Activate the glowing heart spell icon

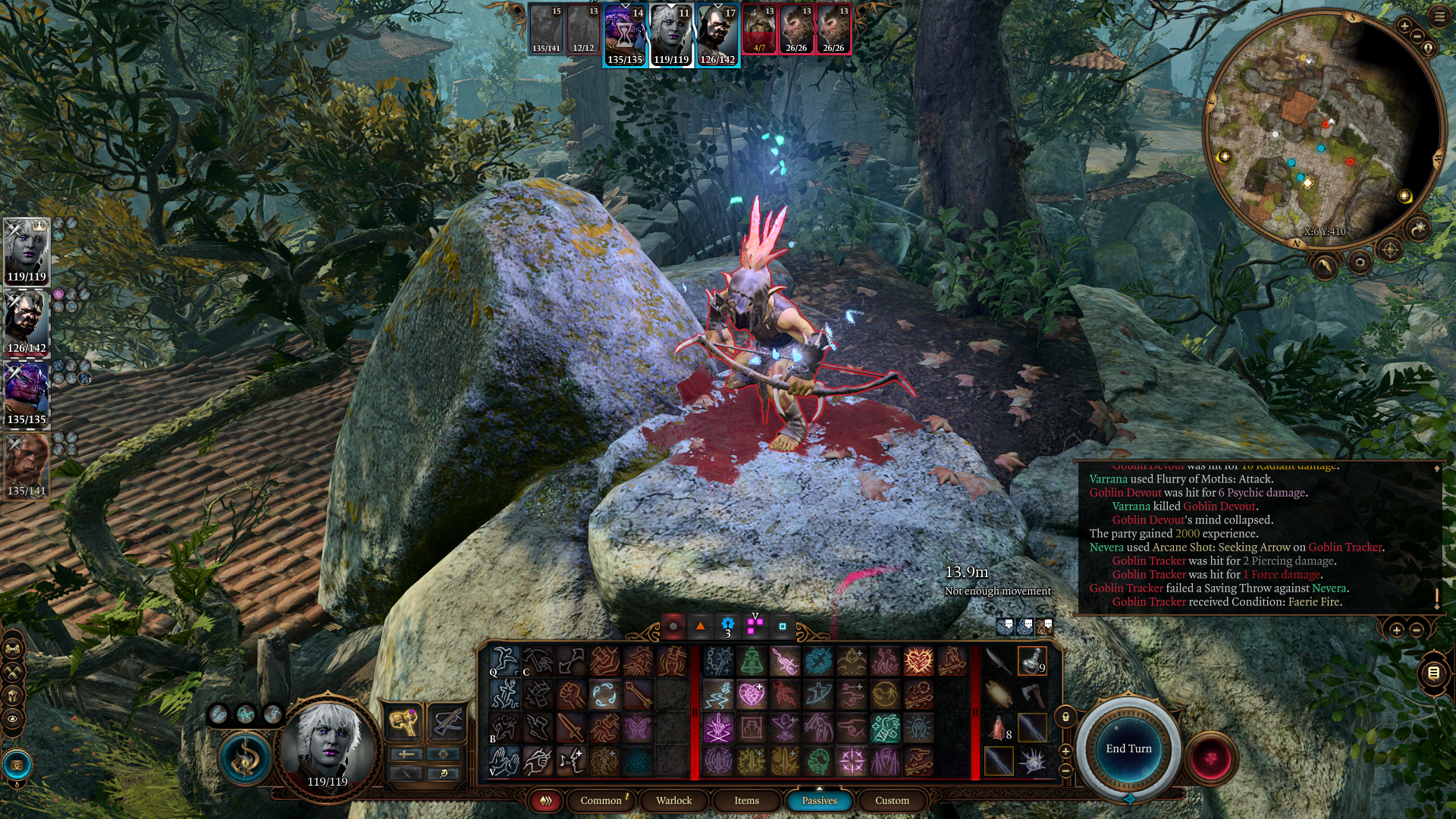tap(752, 694)
